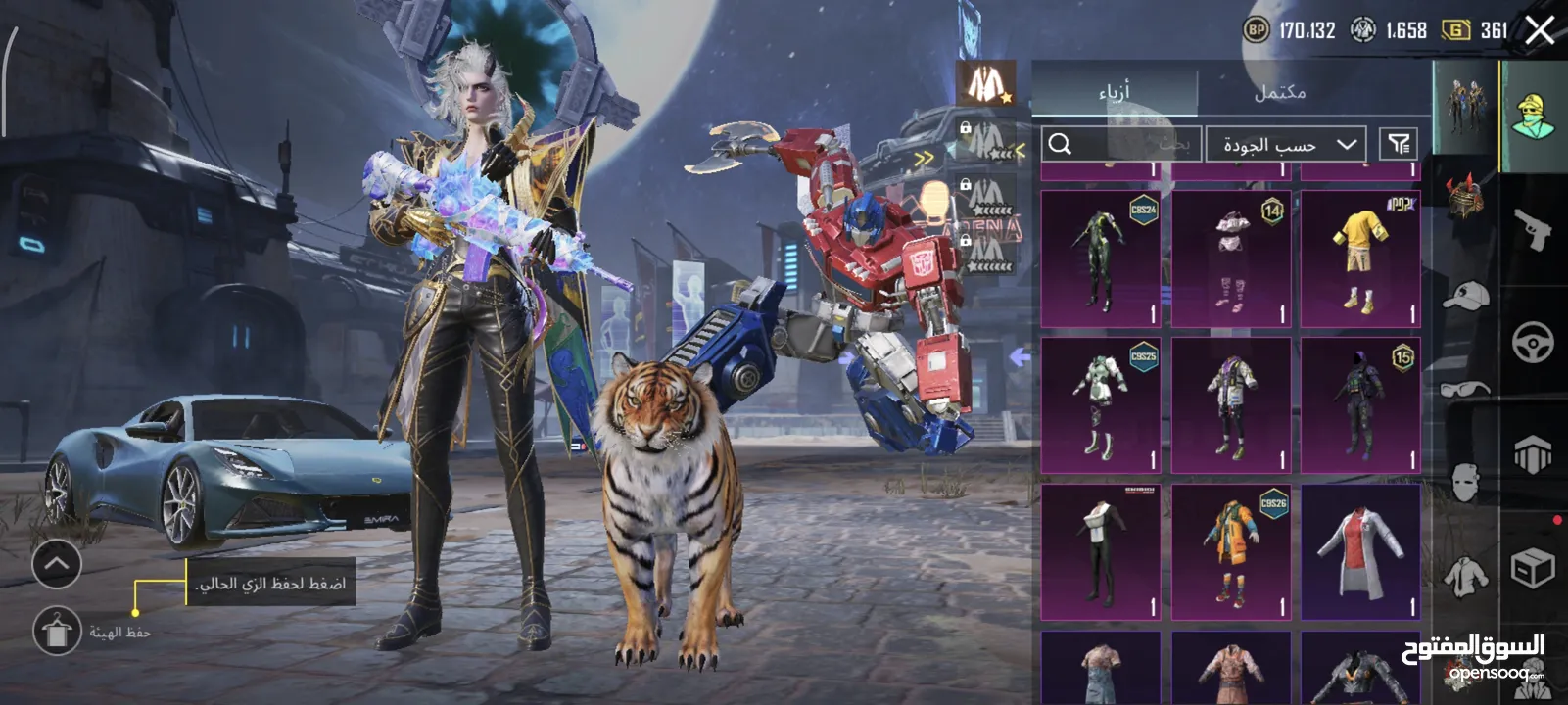
Task: Select the baseball cap headwear category
Action: pyautogui.click(x=1465, y=295)
